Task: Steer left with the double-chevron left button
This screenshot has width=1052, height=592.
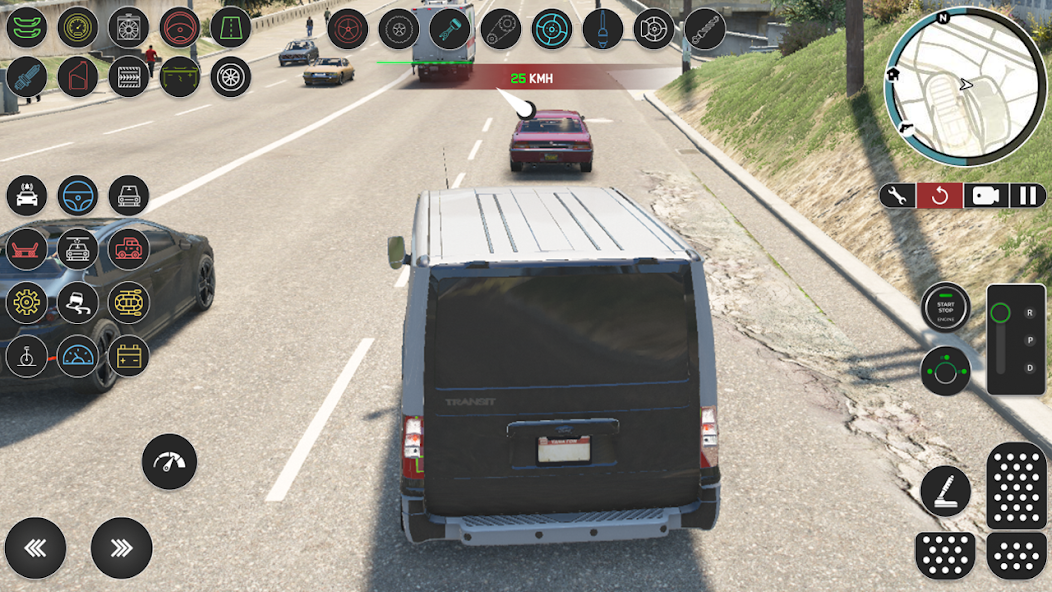Action: pos(35,548)
